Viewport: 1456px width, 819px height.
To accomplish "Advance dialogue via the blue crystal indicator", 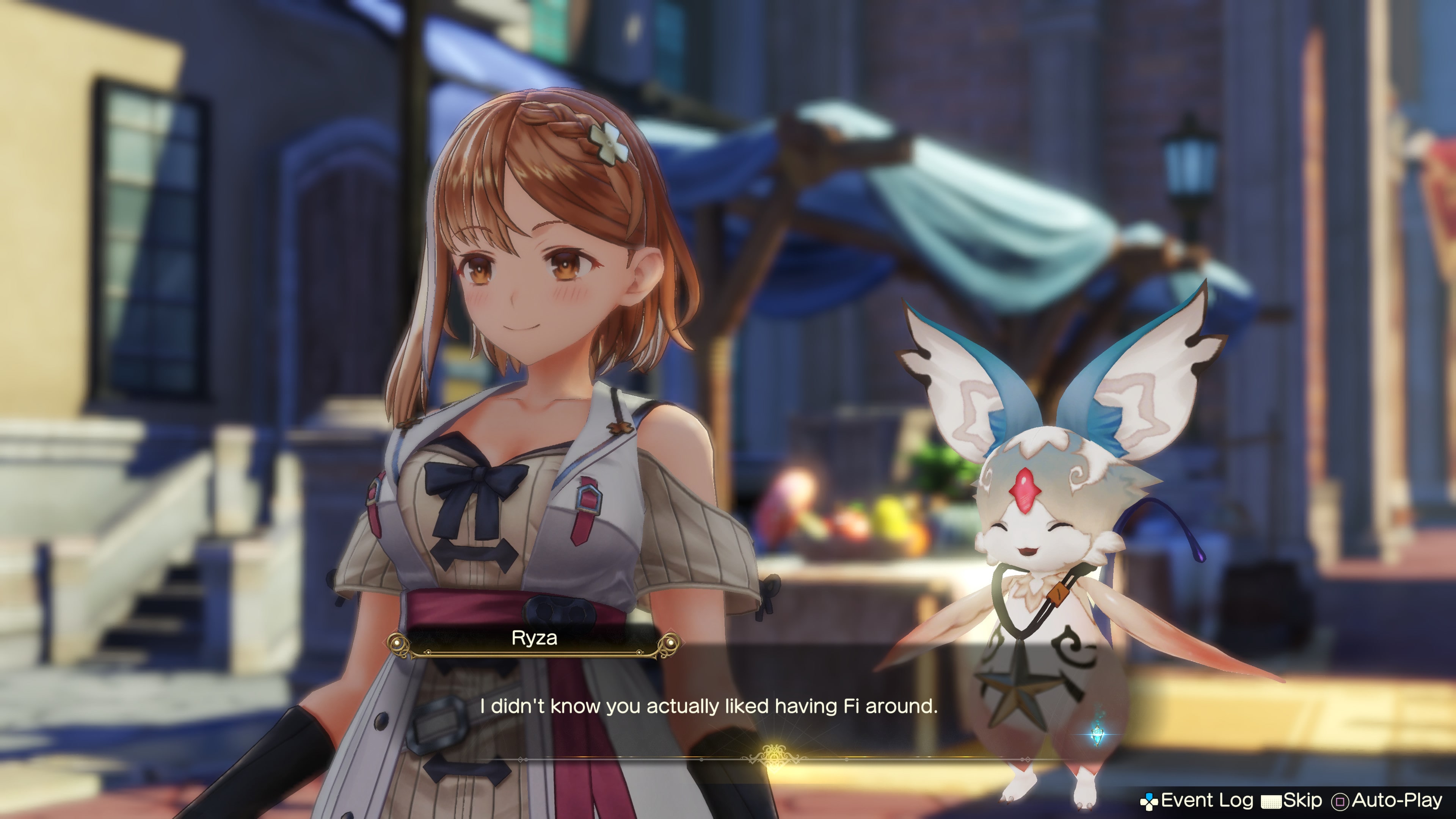I will tap(1098, 734).
